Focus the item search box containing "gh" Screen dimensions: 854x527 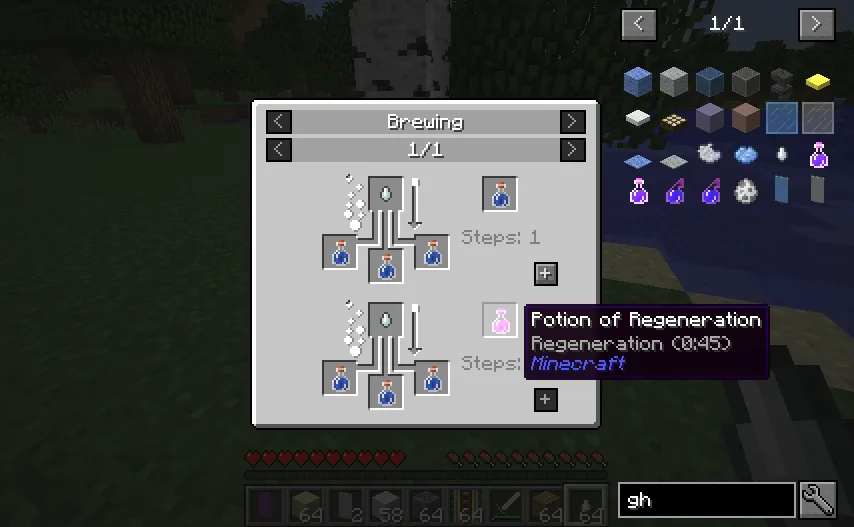tap(706, 499)
